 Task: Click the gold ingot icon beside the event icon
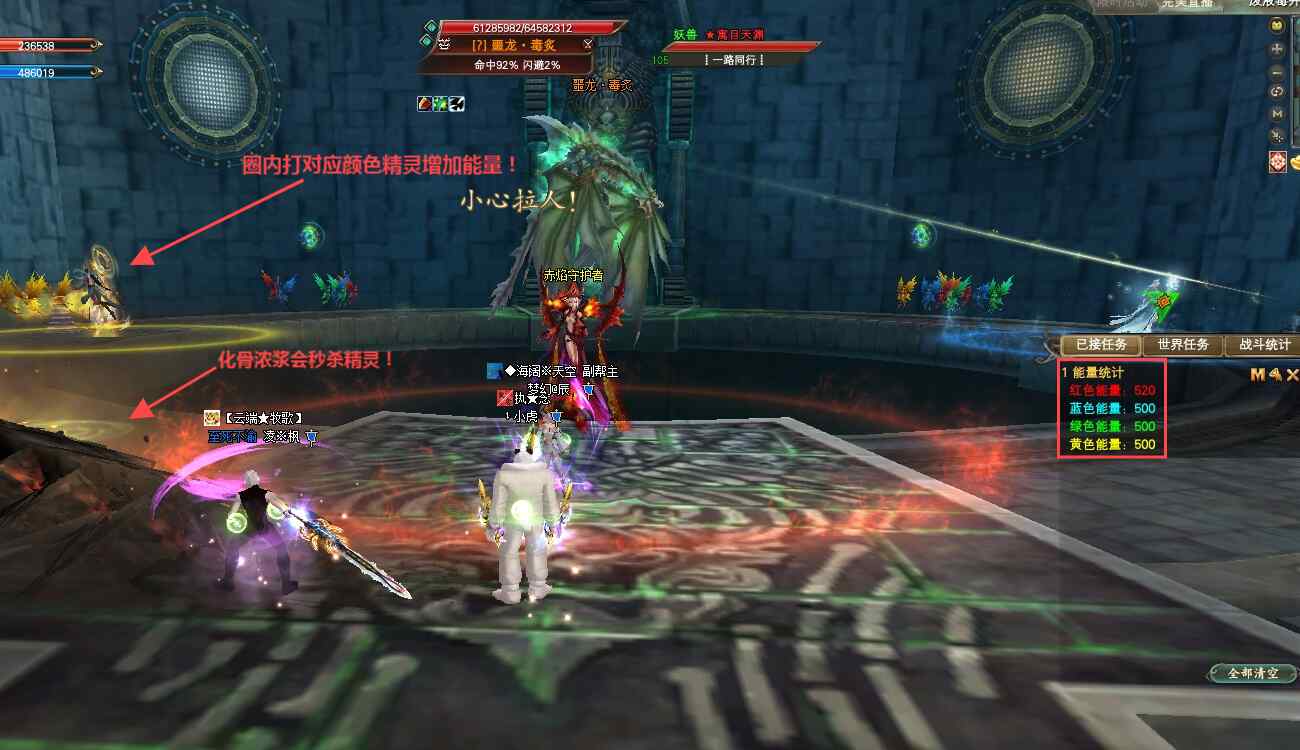point(1296,161)
